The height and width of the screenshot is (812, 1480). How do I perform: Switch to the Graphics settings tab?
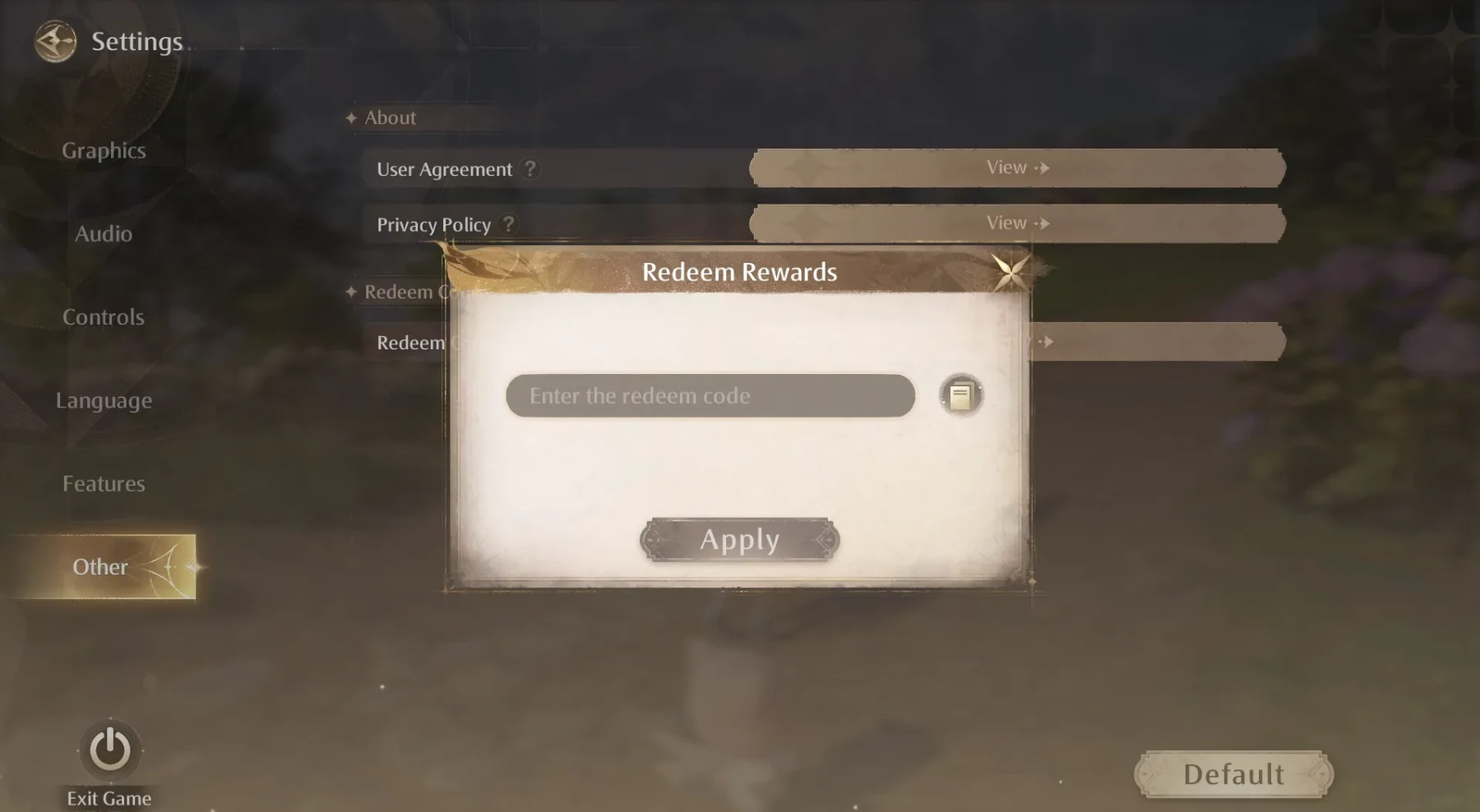pyautogui.click(x=104, y=150)
